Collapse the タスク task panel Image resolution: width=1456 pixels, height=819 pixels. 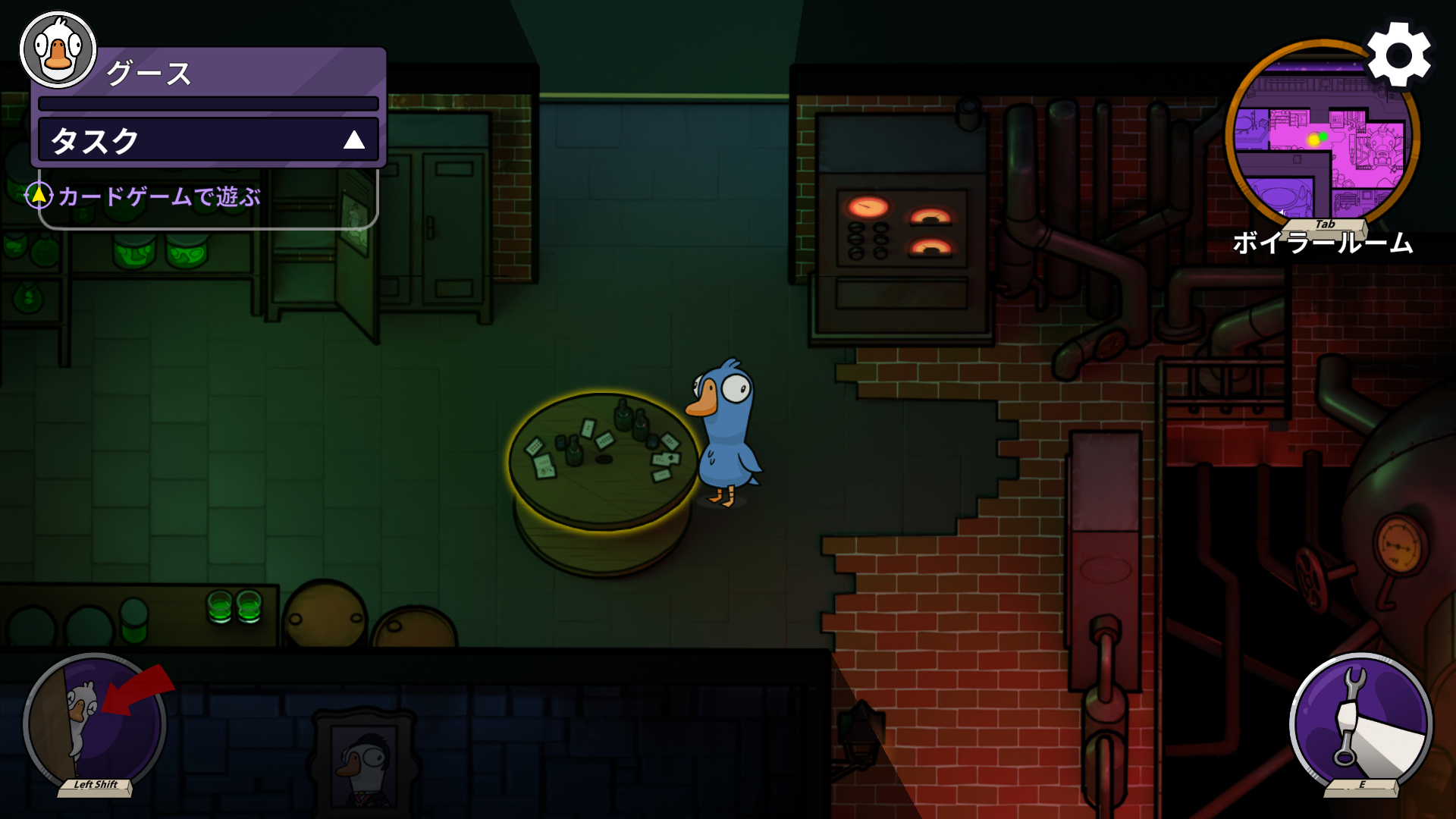click(x=353, y=140)
